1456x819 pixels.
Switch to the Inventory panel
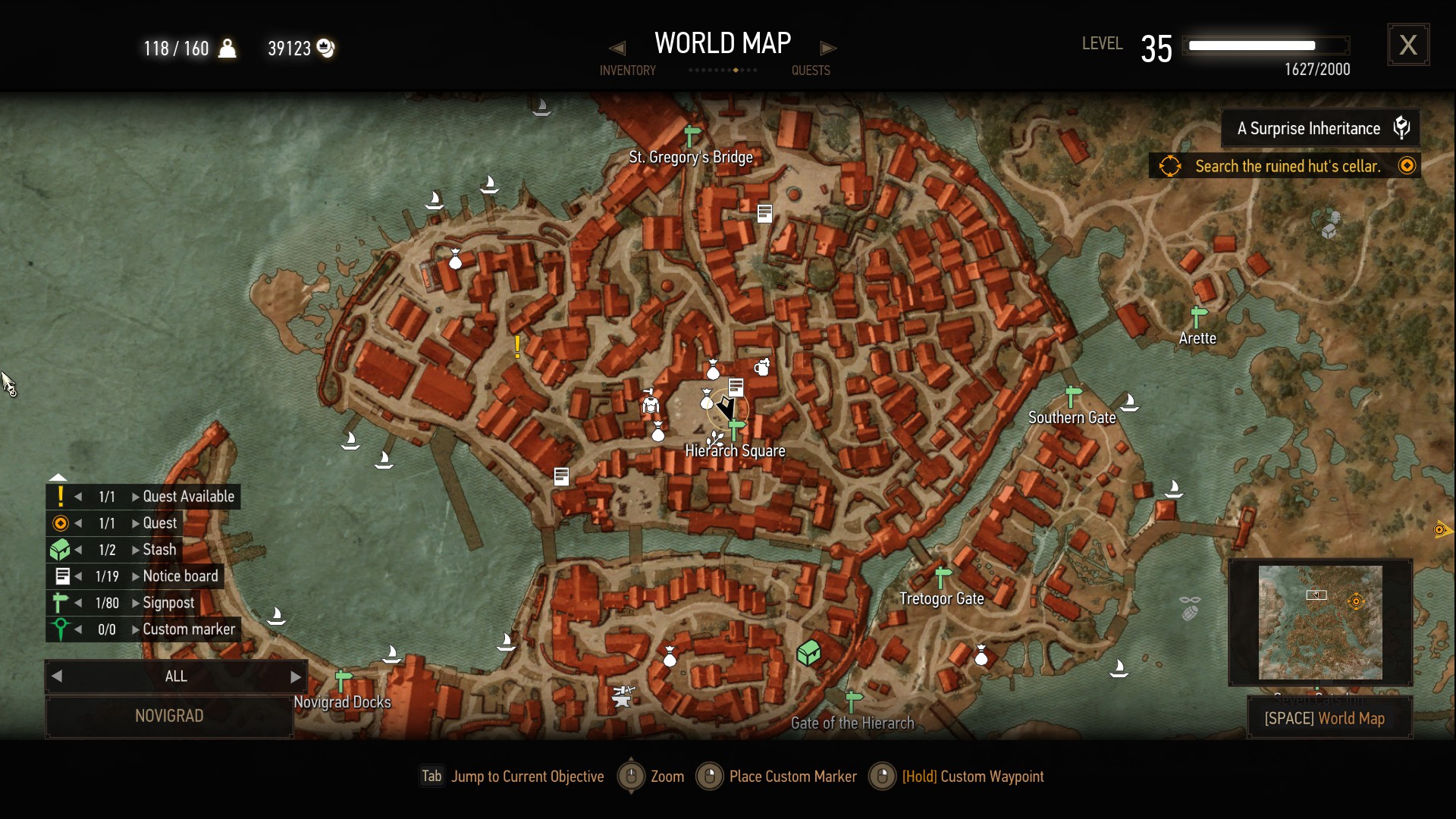pos(627,70)
